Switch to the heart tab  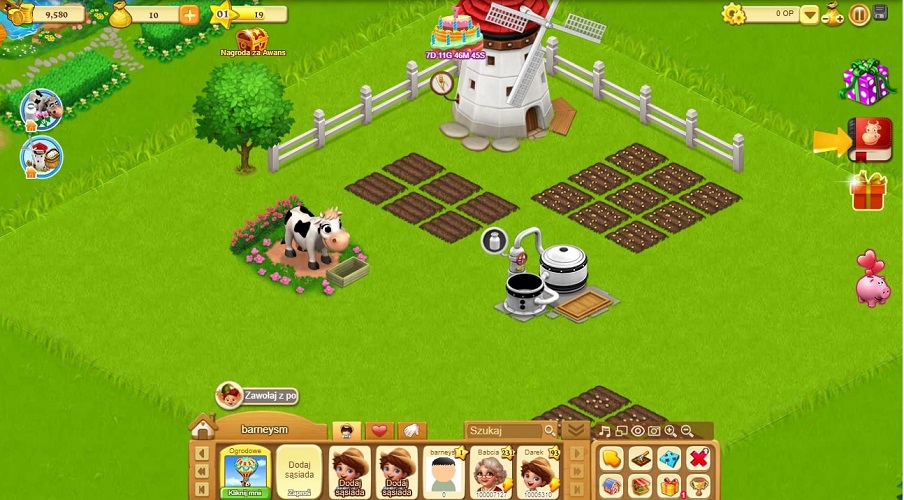(379, 431)
